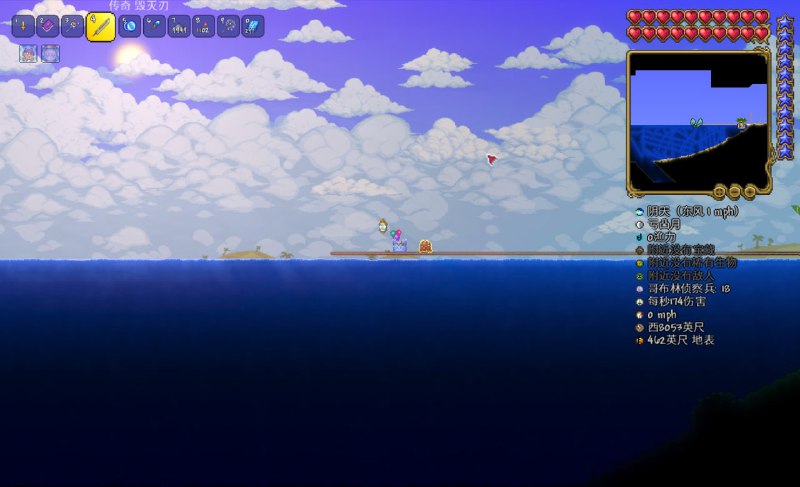Choose the blue item stack in slot 0
This screenshot has height=487, width=800.
[253, 27]
